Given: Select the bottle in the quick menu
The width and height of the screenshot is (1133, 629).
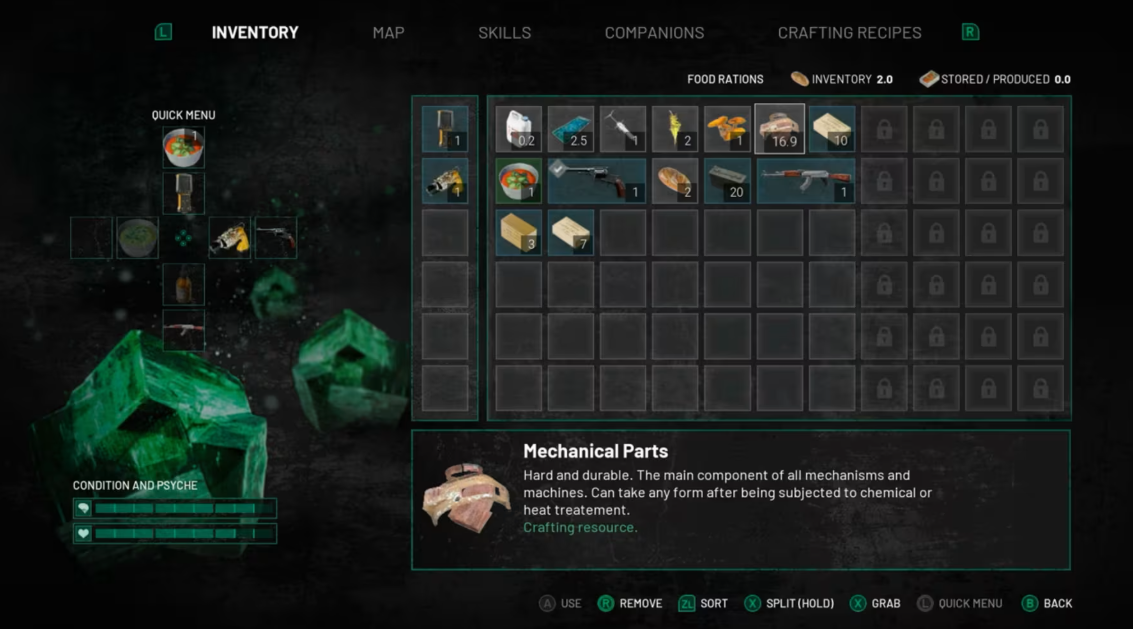Looking at the screenshot, I should 184,285.
